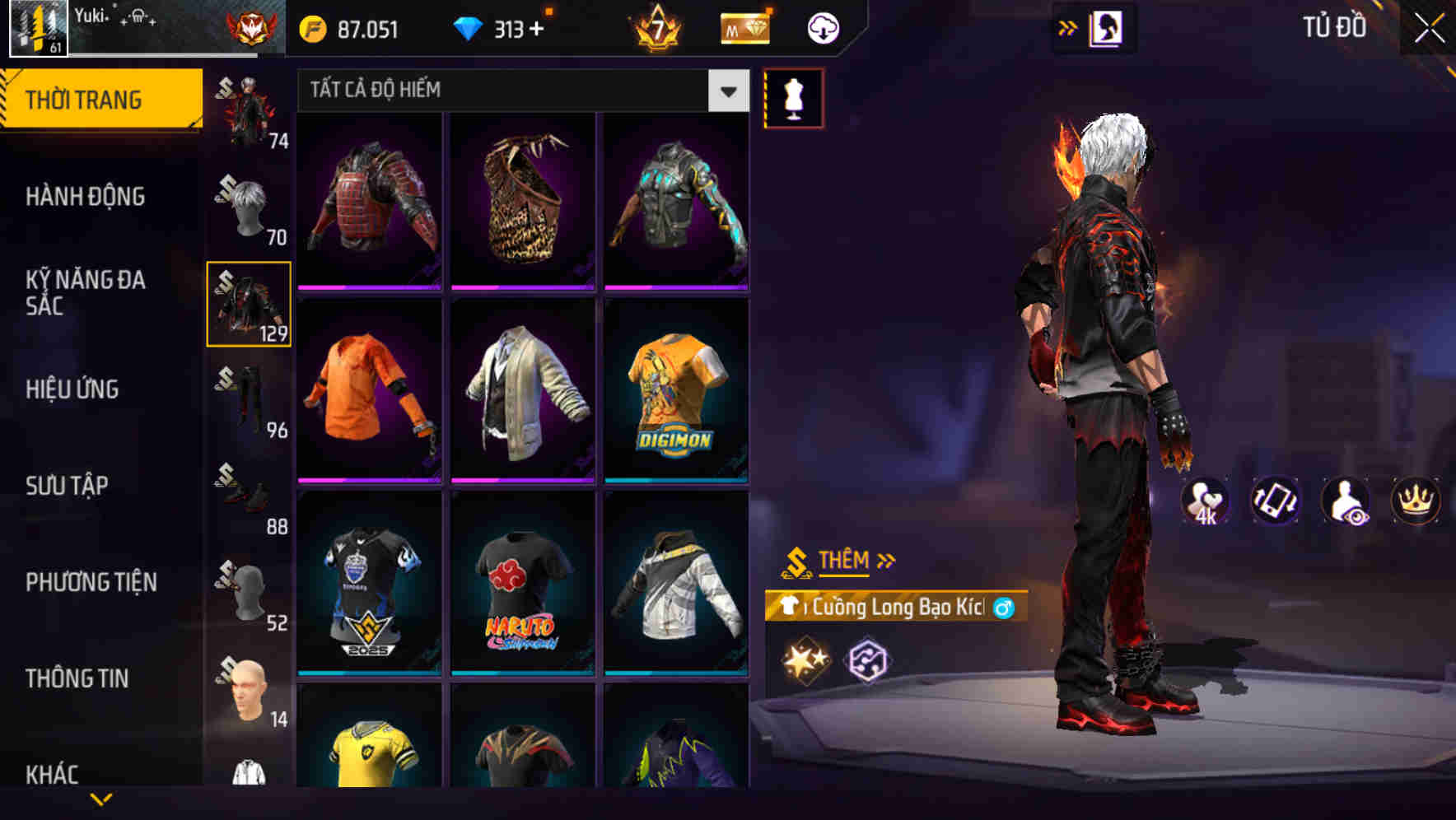
Task: Toggle the wardrobe panel with the double chevron
Action: point(1066,27)
